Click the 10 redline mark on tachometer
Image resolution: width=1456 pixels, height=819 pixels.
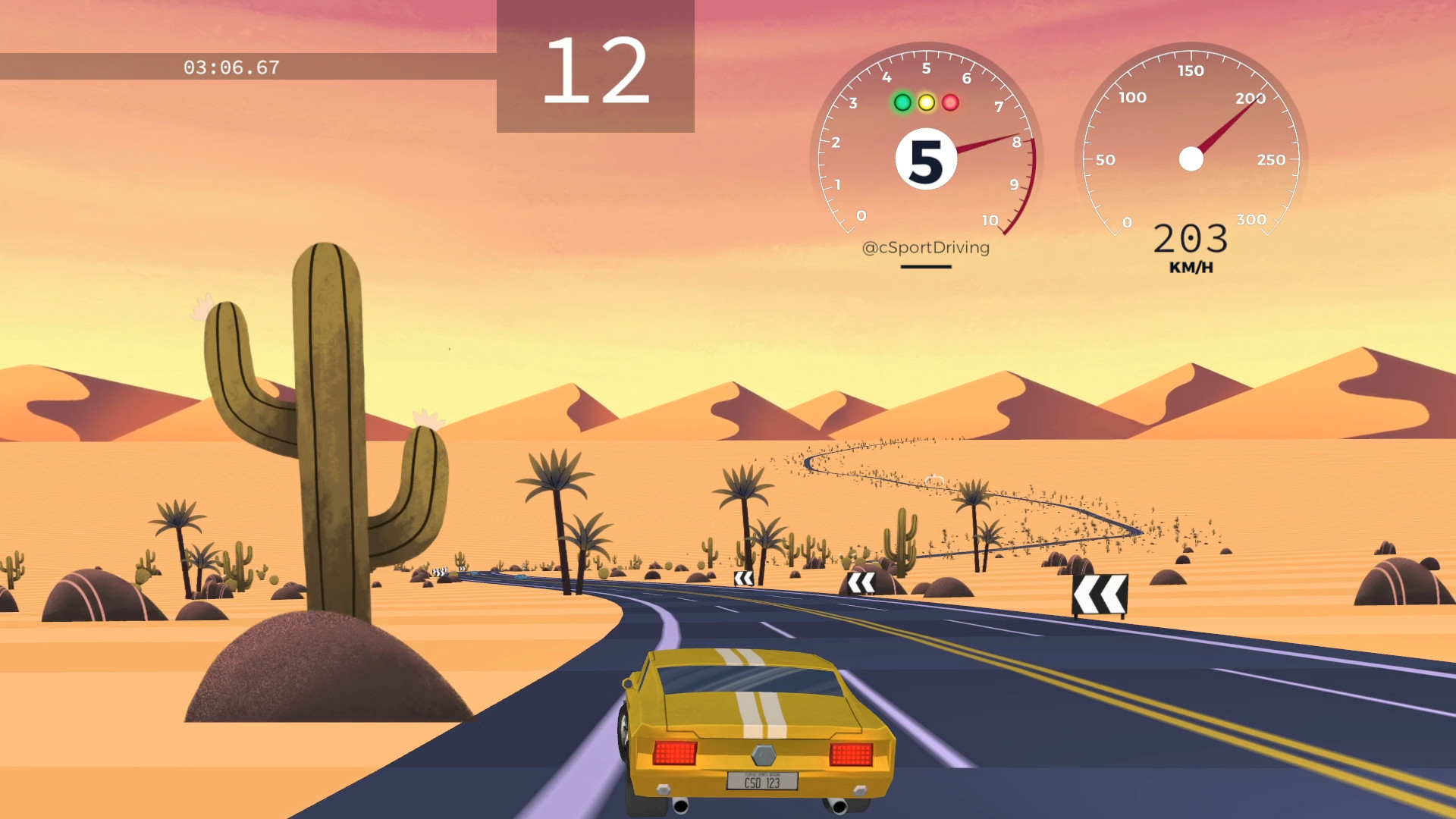[990, 221]
